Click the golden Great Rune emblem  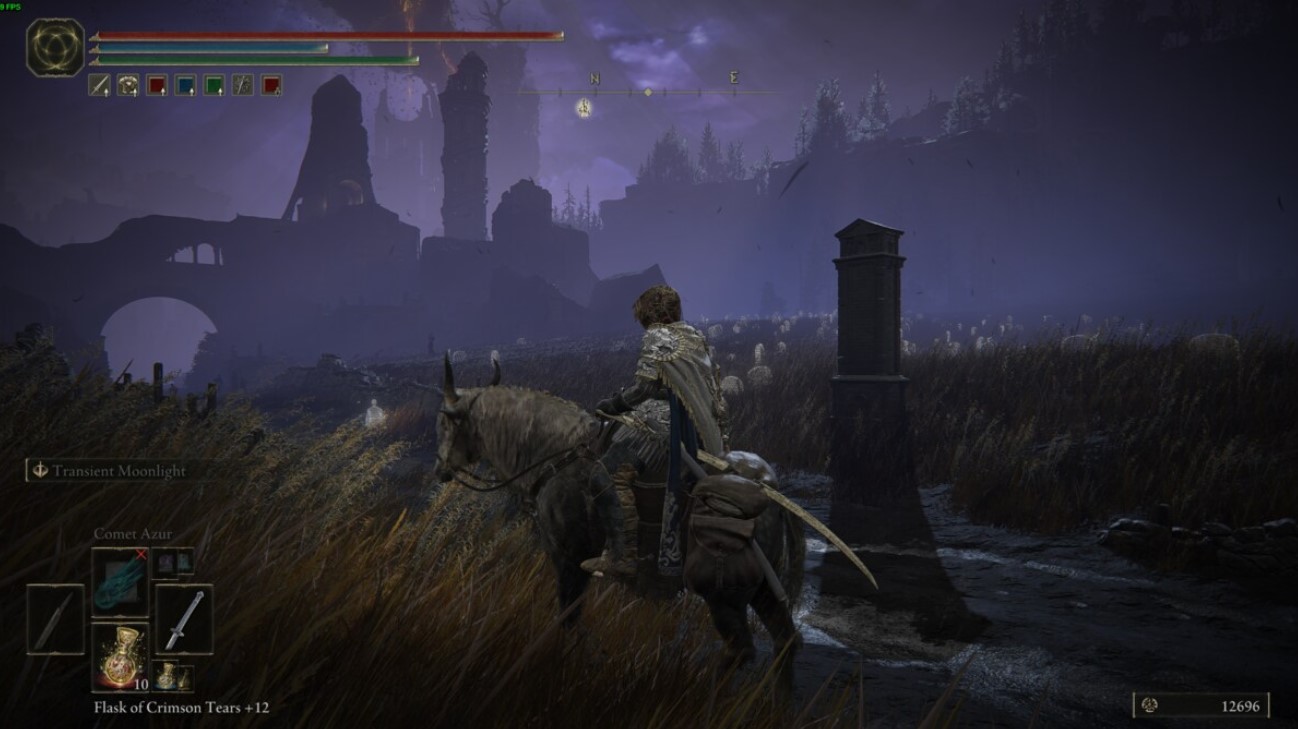pos(55,47)
